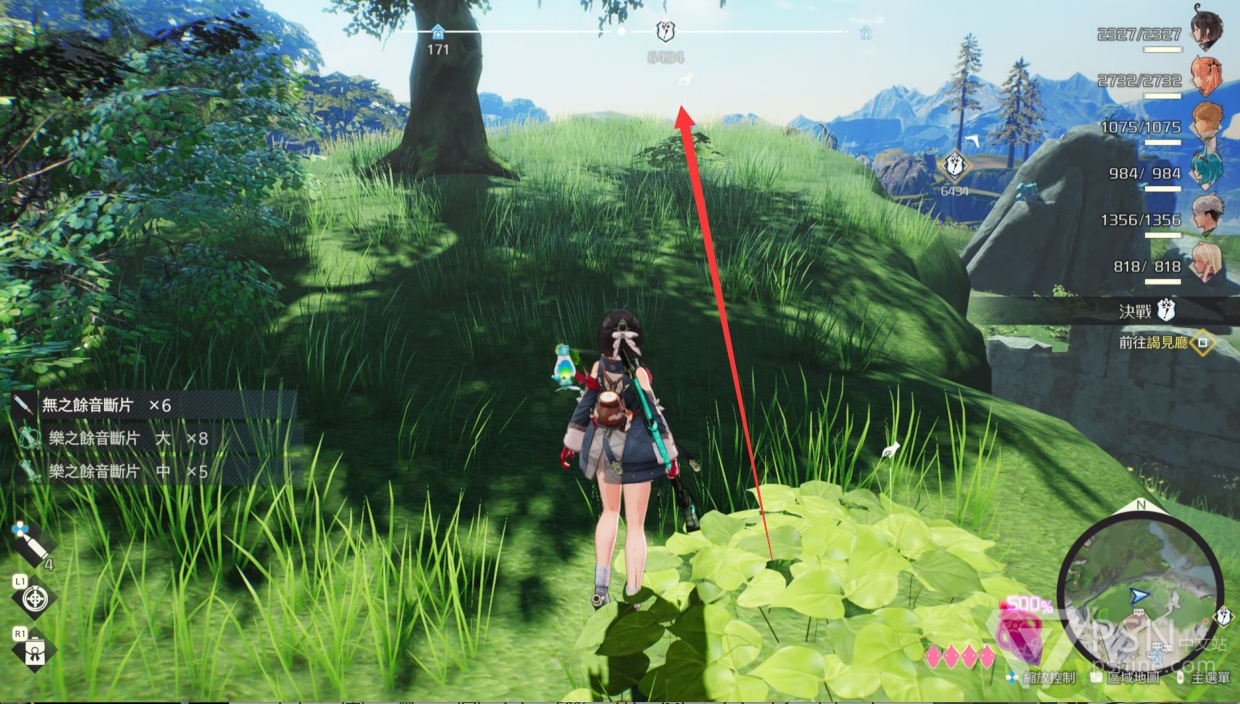This screenshot has width=1240, height=704.
Task: Click the quest marker on minimap edge
Action: (1222, 616)
